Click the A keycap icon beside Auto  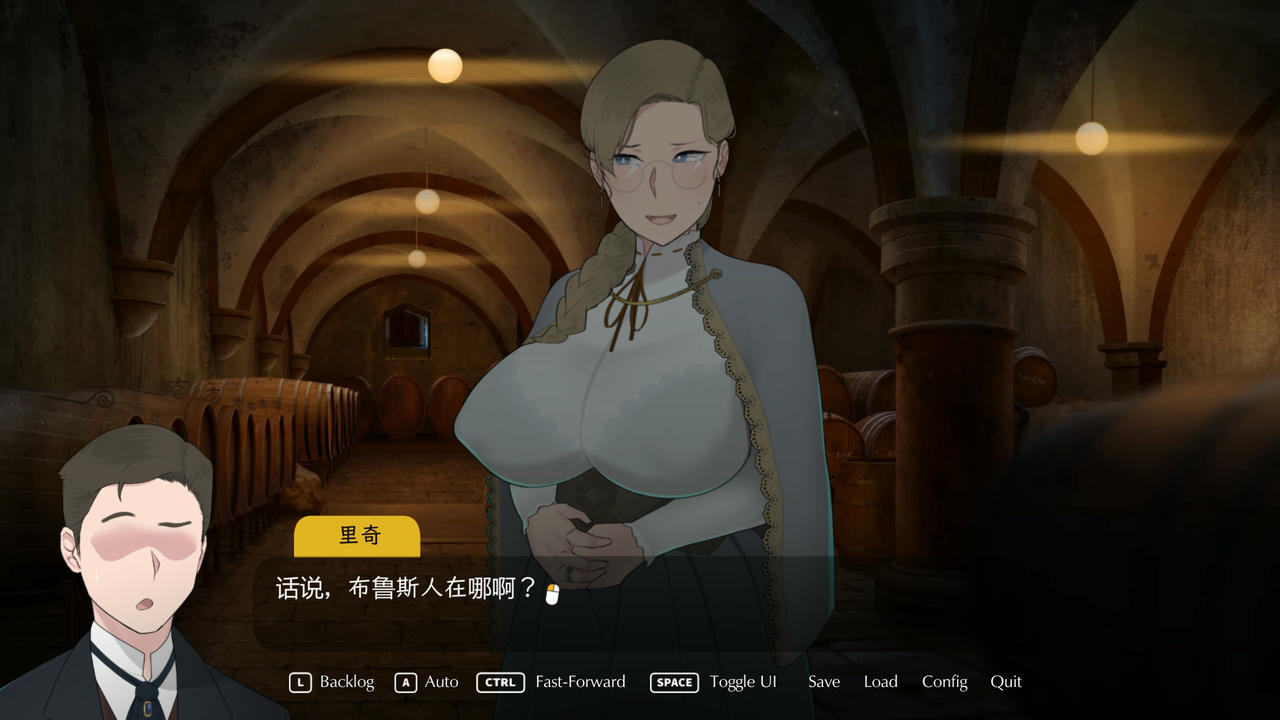[x=405, y=682]
